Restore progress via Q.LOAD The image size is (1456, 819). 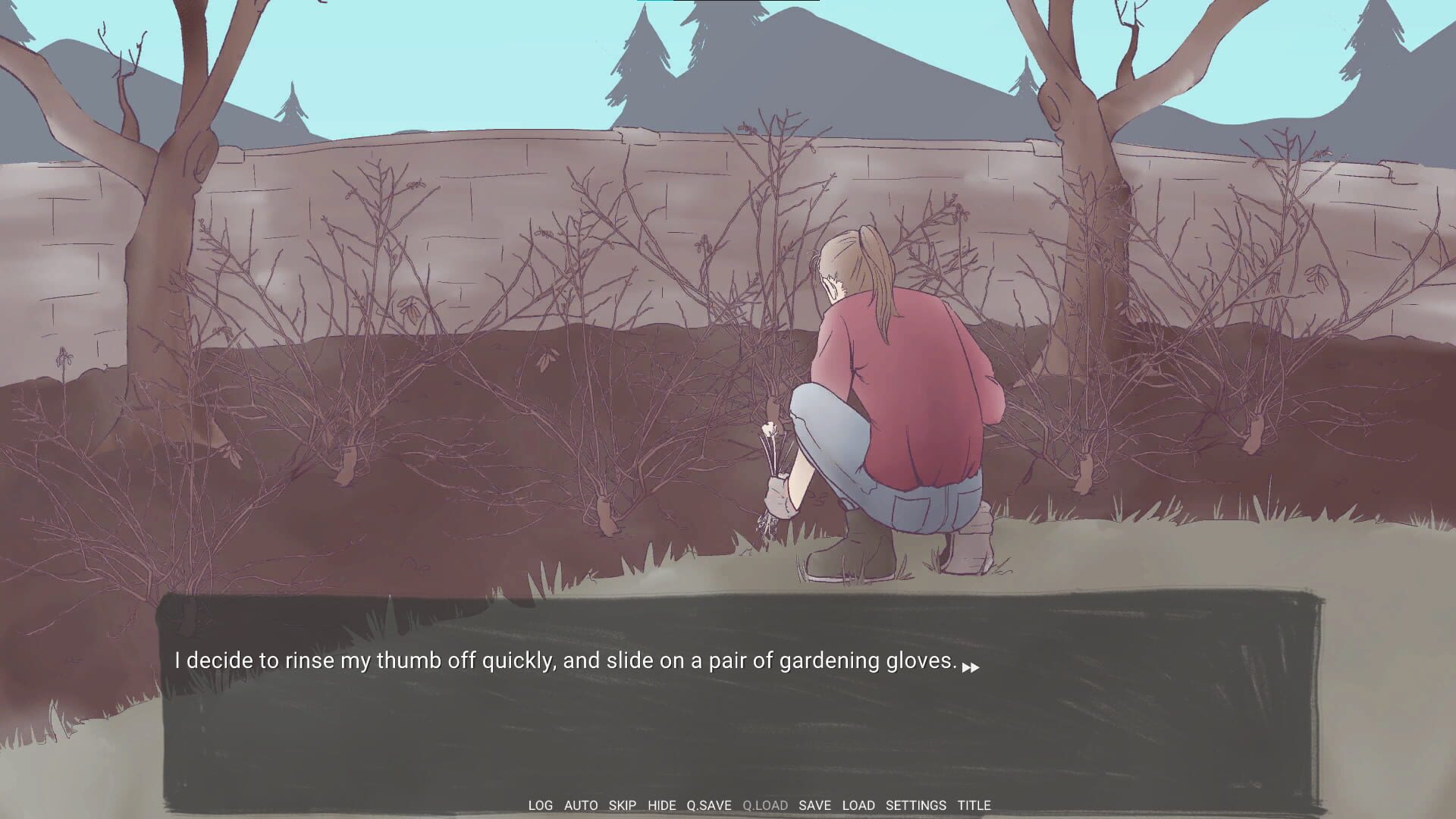(765, 805)
